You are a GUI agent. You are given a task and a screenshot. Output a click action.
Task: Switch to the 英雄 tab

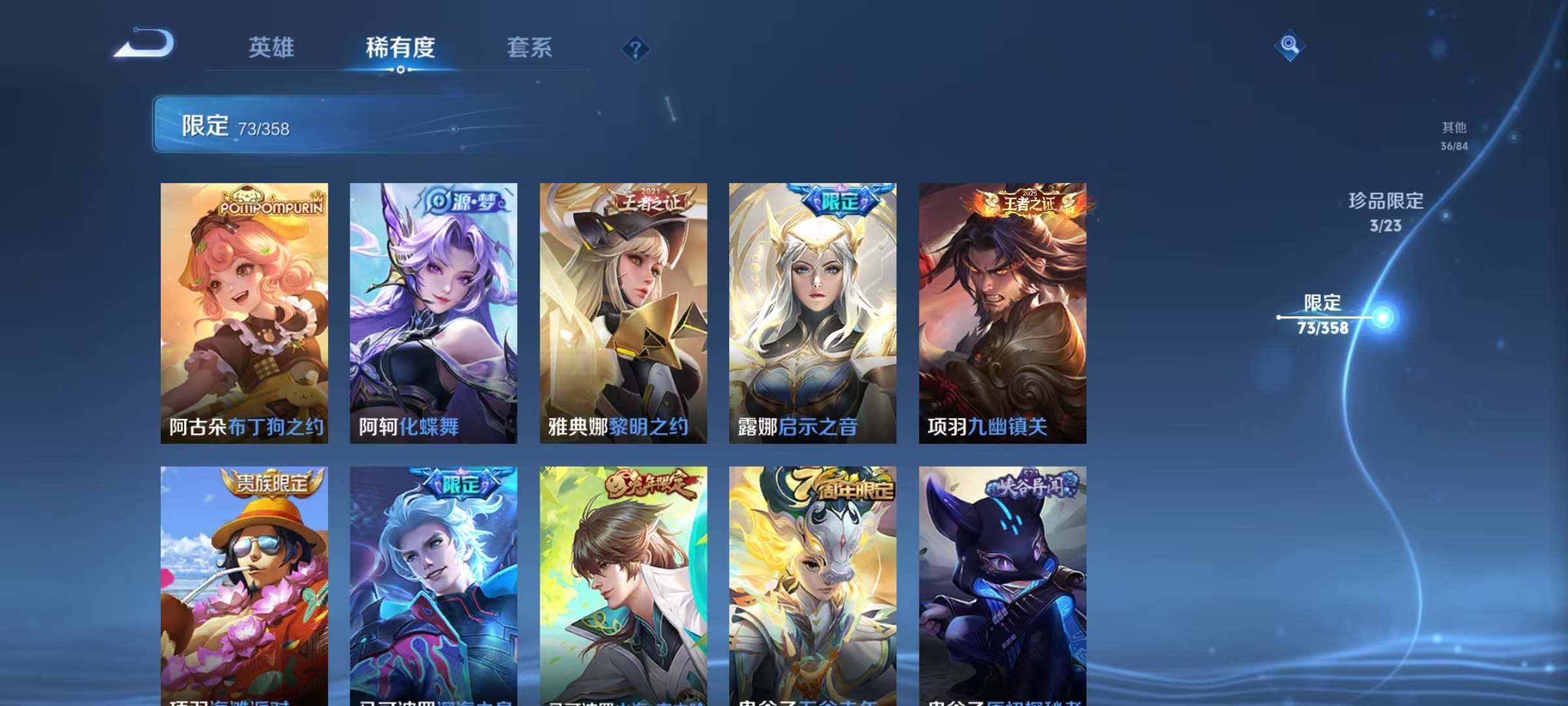point(270,48)
